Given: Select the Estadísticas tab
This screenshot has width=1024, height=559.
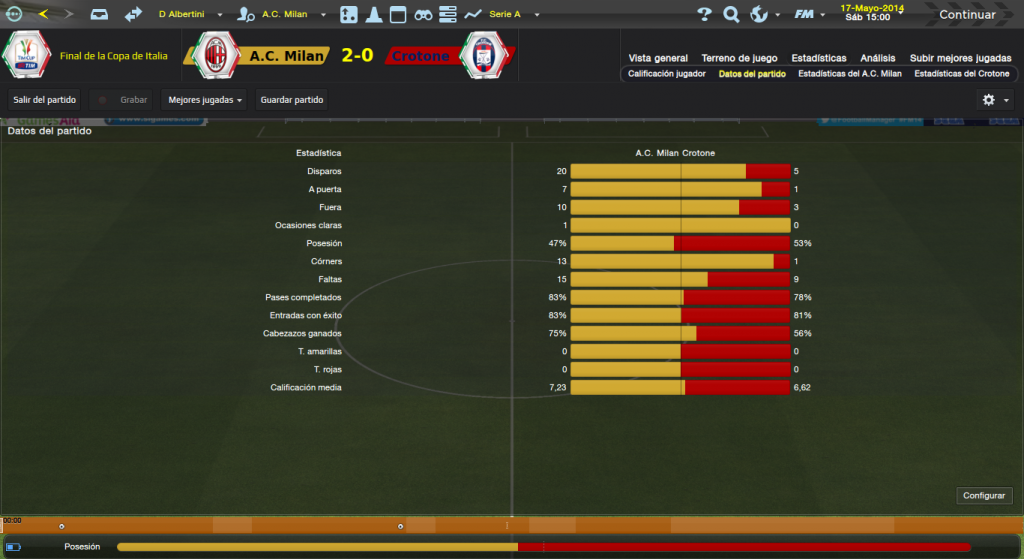Looking at the screenshot, I should click(x=818, y=58).
